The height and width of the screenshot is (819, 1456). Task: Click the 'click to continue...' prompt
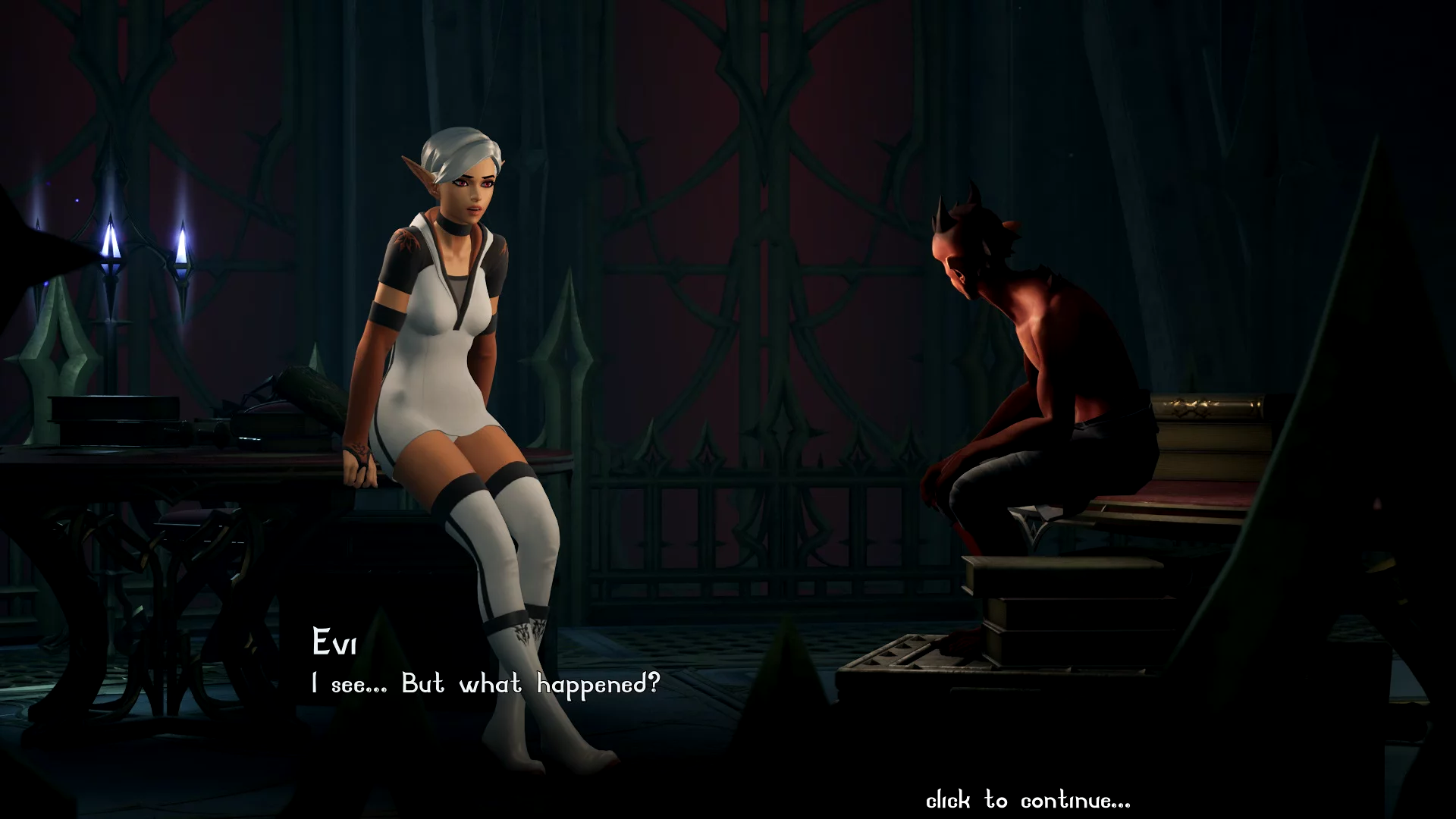(1028, 800)
